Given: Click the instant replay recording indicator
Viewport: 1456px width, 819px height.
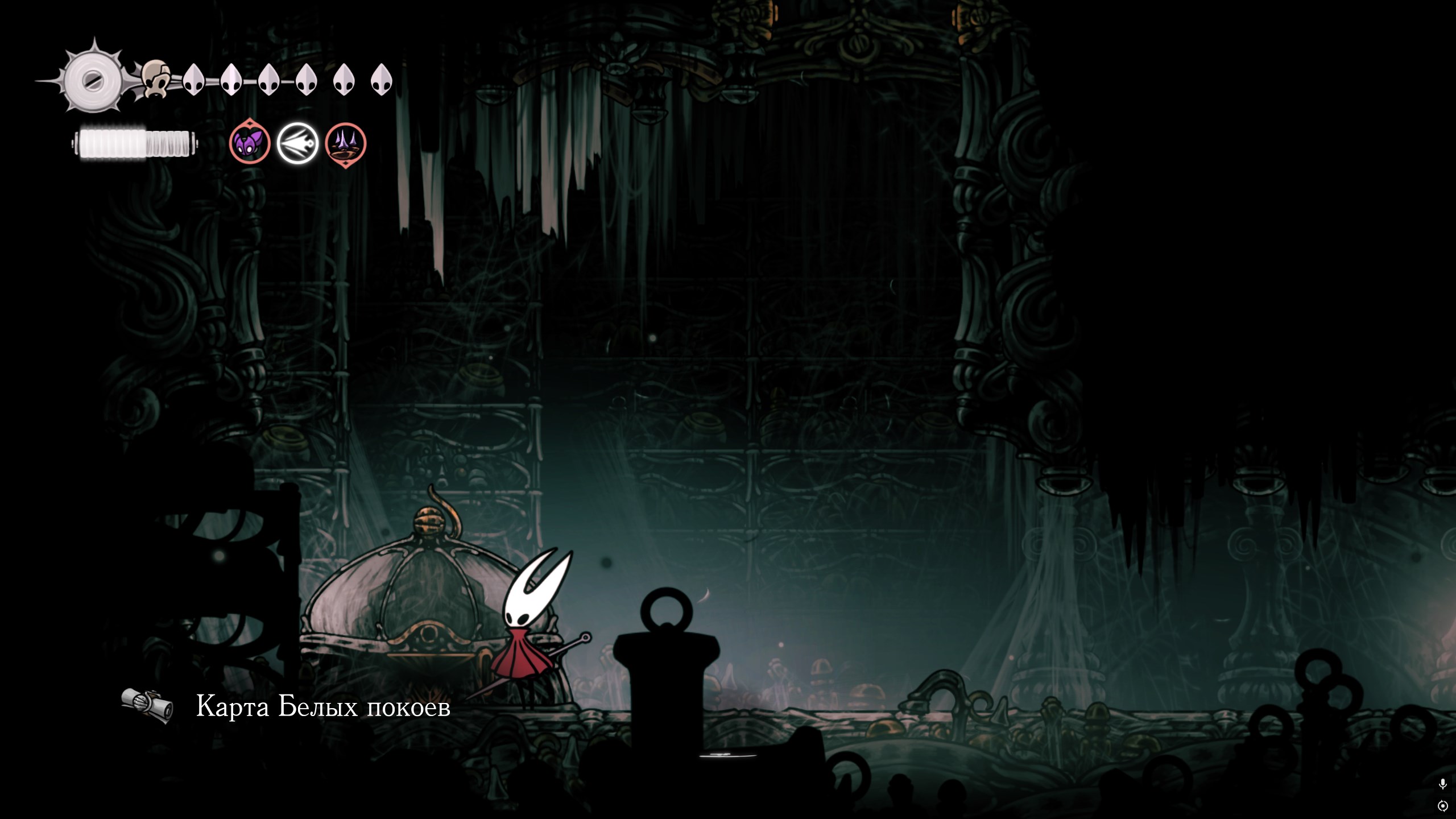Looking at the screenshot, I should (1442, 806).
